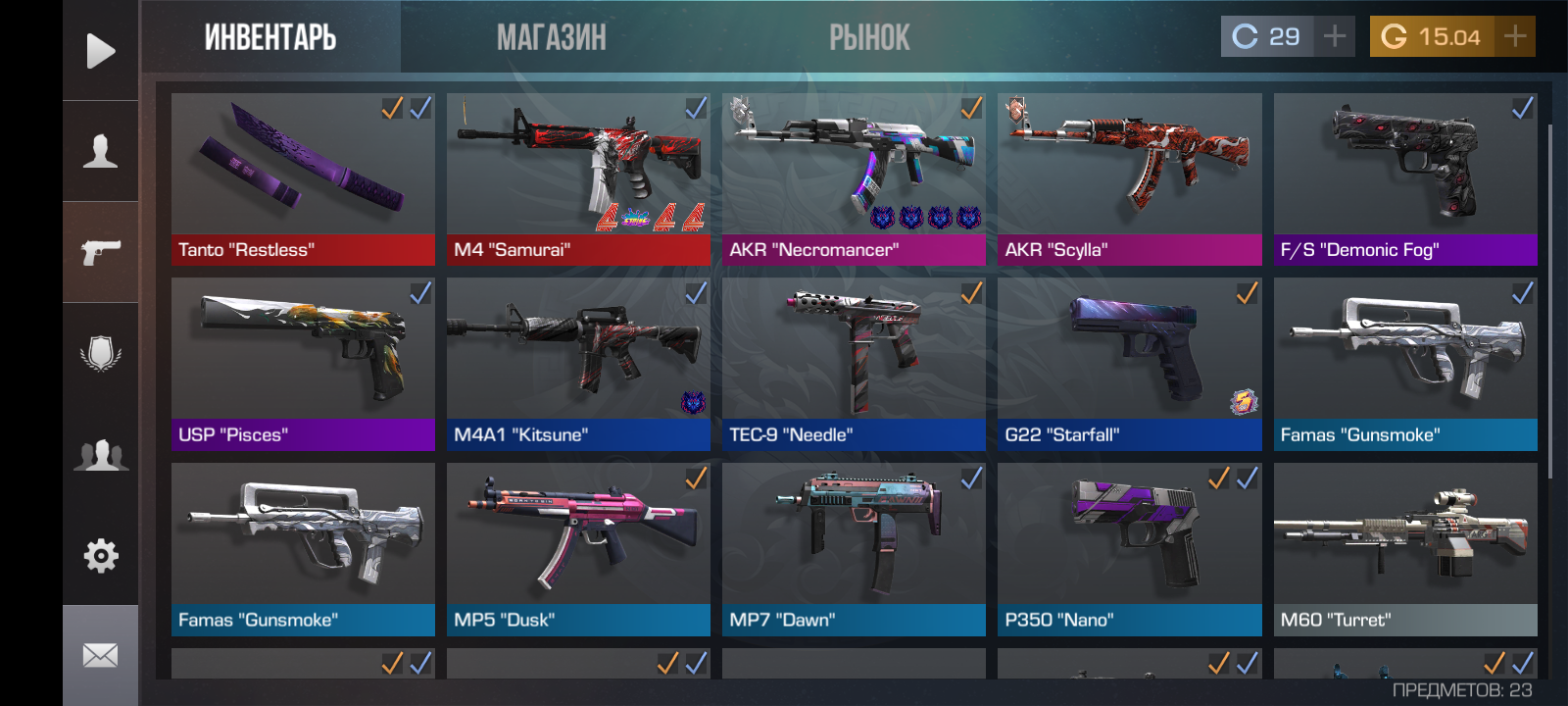
Task: Open the settings gear icon
Action: click(100, 556)
